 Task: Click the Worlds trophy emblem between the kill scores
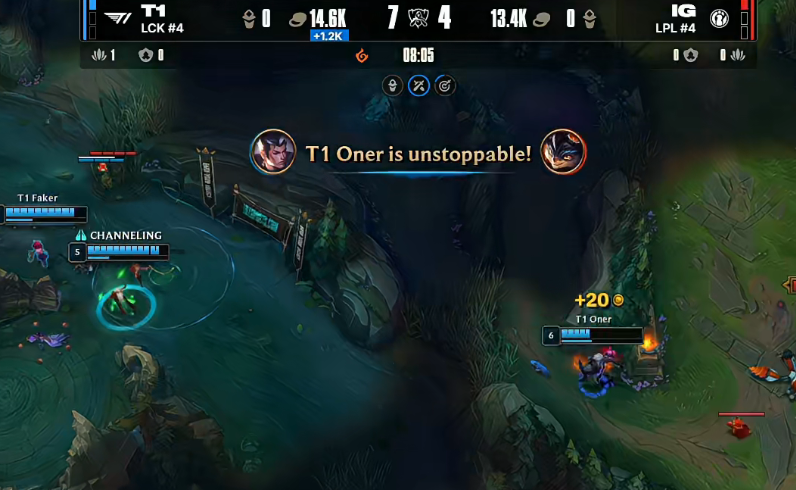point(418,18)
